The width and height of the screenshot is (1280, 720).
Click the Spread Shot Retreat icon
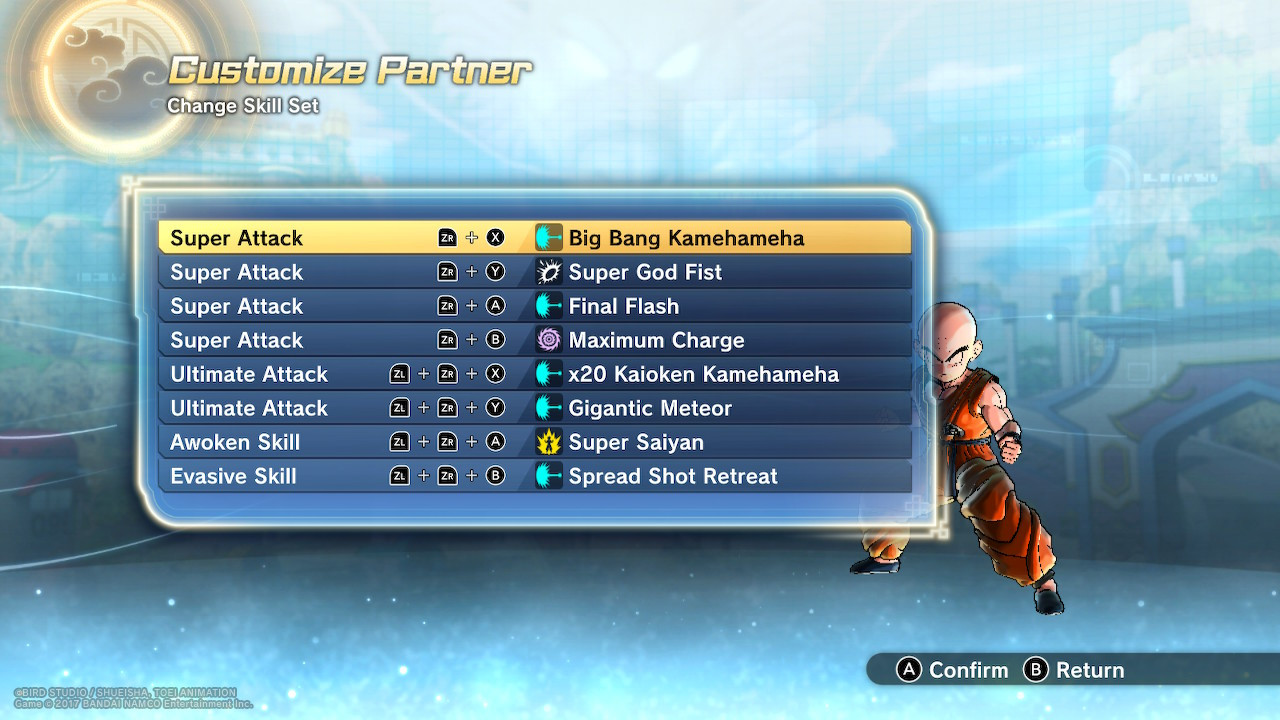click(548, 476)
